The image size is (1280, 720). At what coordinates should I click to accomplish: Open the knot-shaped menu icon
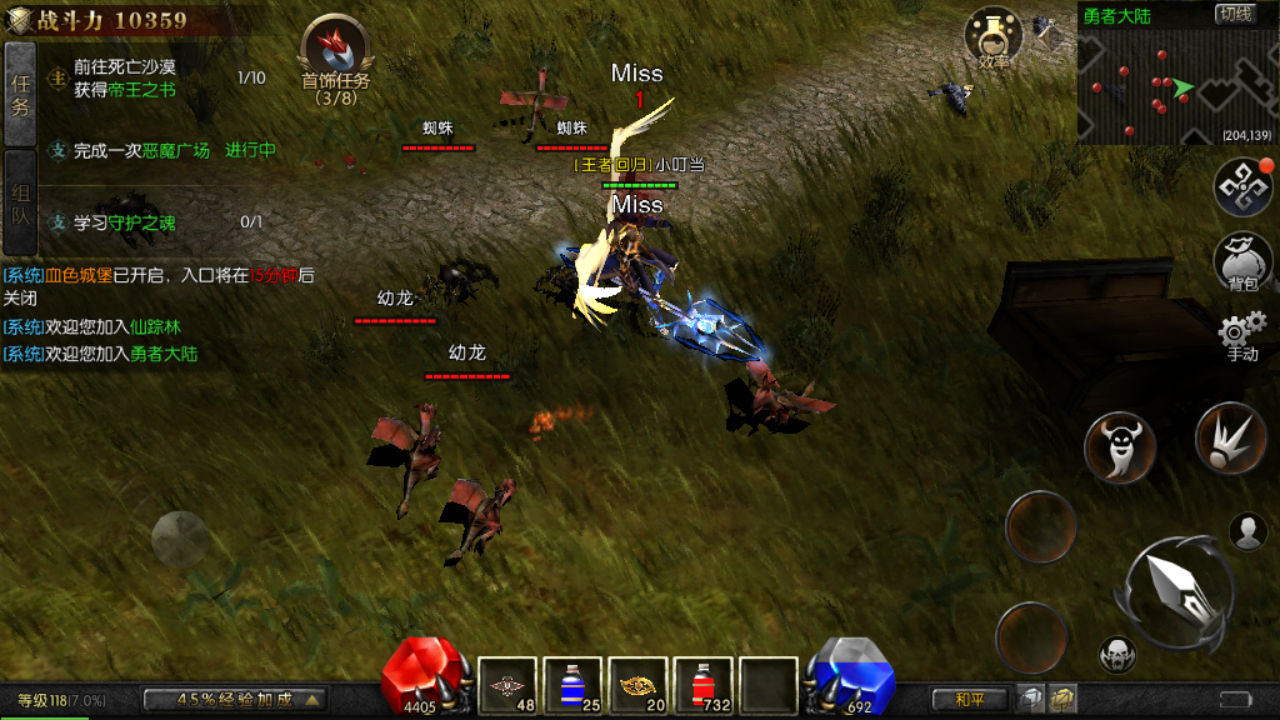1242,187
